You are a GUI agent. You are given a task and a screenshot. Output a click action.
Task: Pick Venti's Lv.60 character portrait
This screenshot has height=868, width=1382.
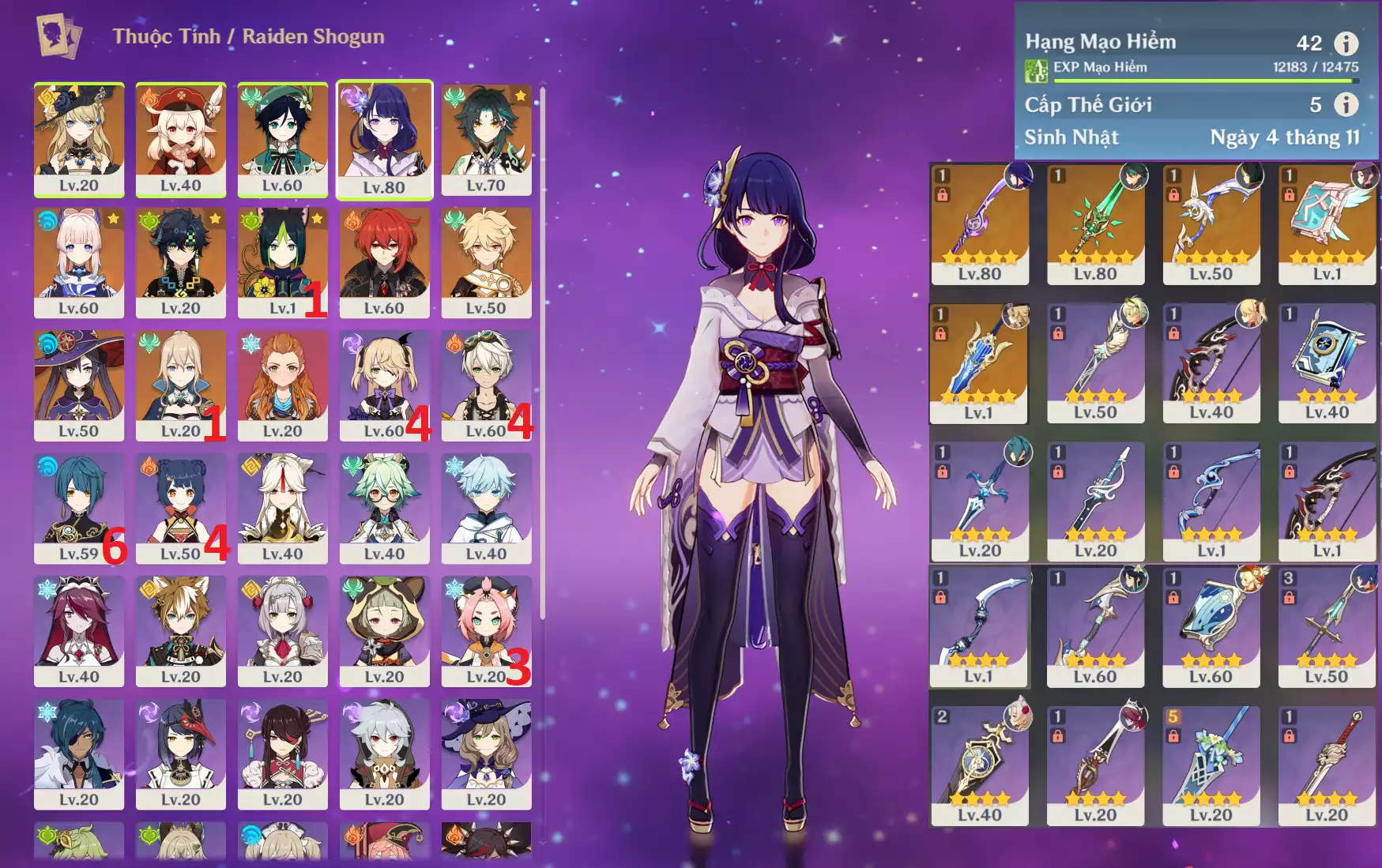(x=282, y=139)
